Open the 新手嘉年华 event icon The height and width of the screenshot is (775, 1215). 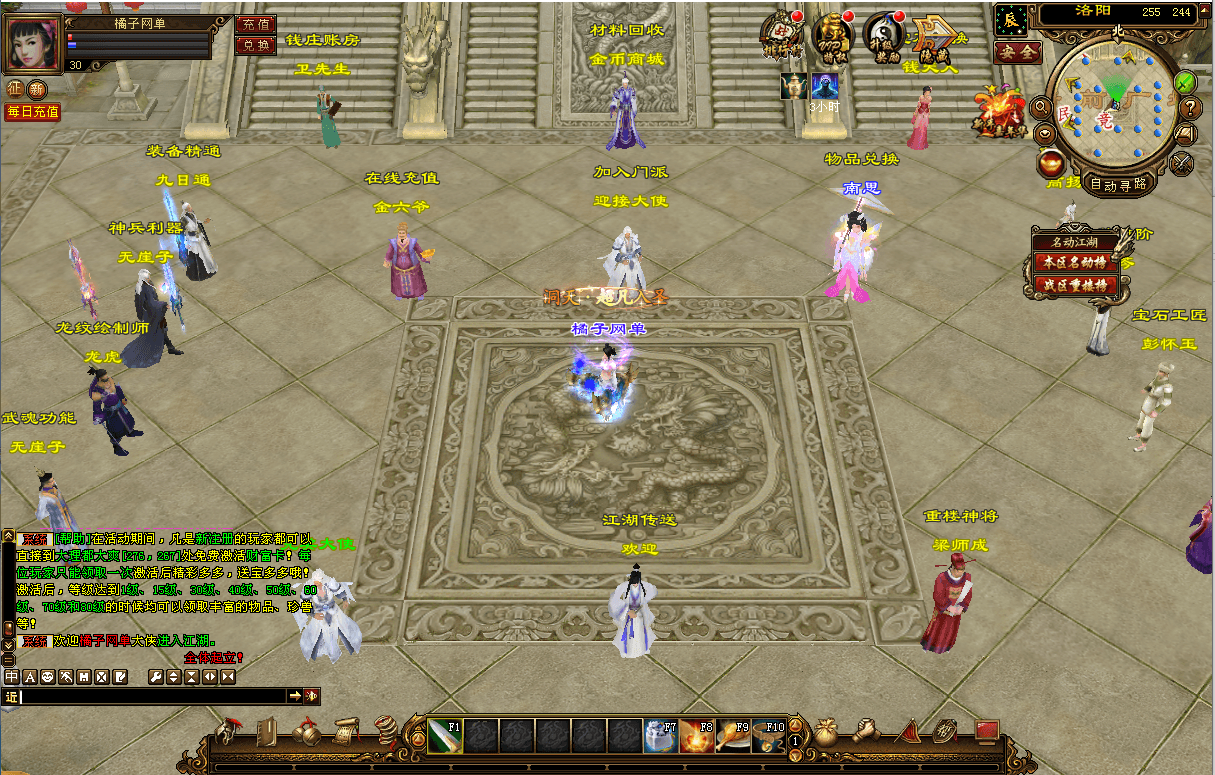click(x=1001, y=112)
